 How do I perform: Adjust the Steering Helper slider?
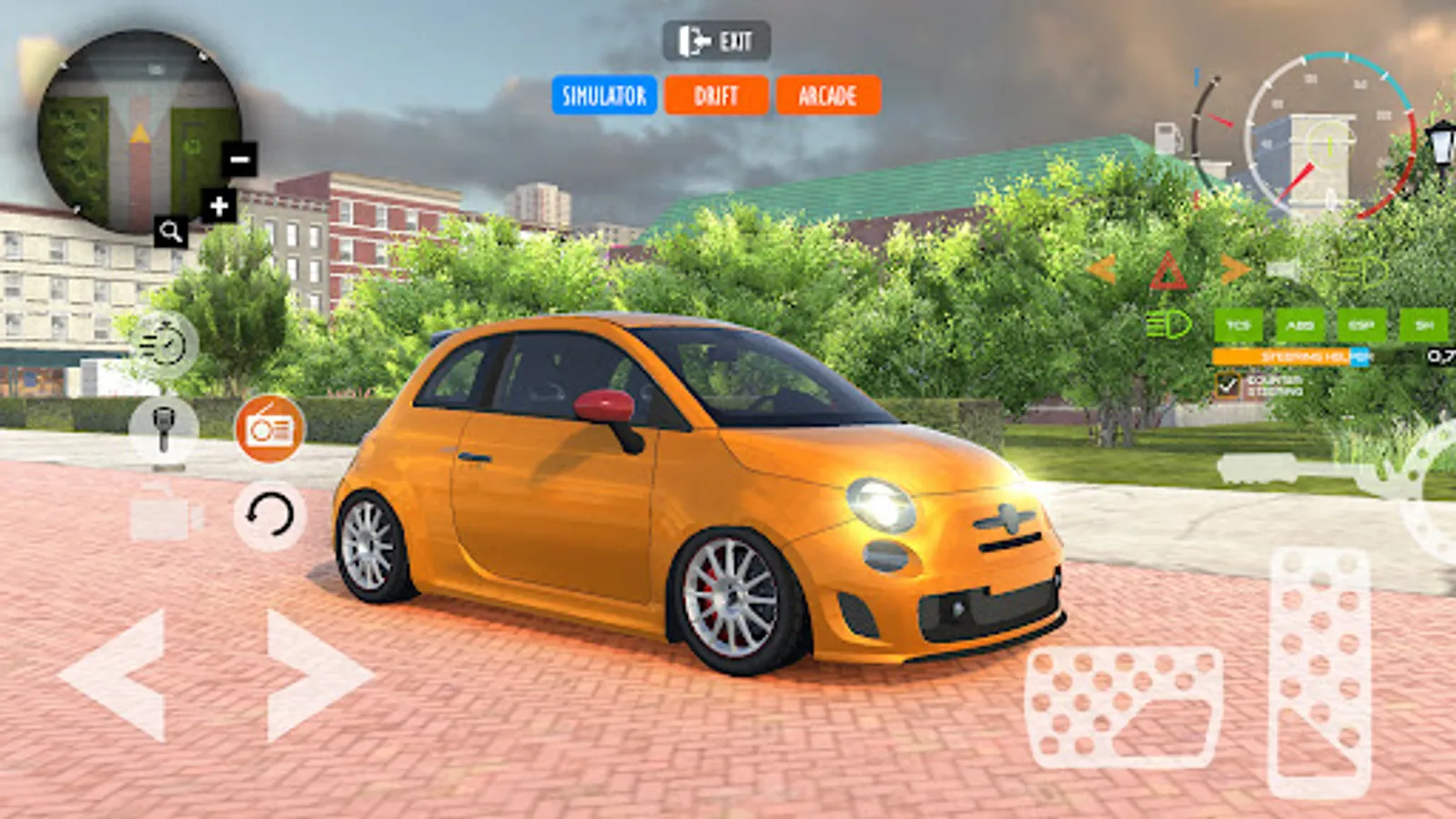click(1292, 357)
